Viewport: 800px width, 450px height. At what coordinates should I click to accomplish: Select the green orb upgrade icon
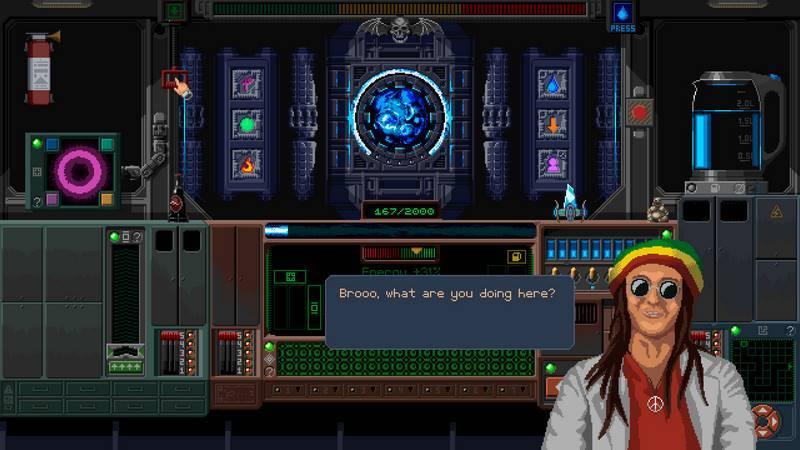246,125
